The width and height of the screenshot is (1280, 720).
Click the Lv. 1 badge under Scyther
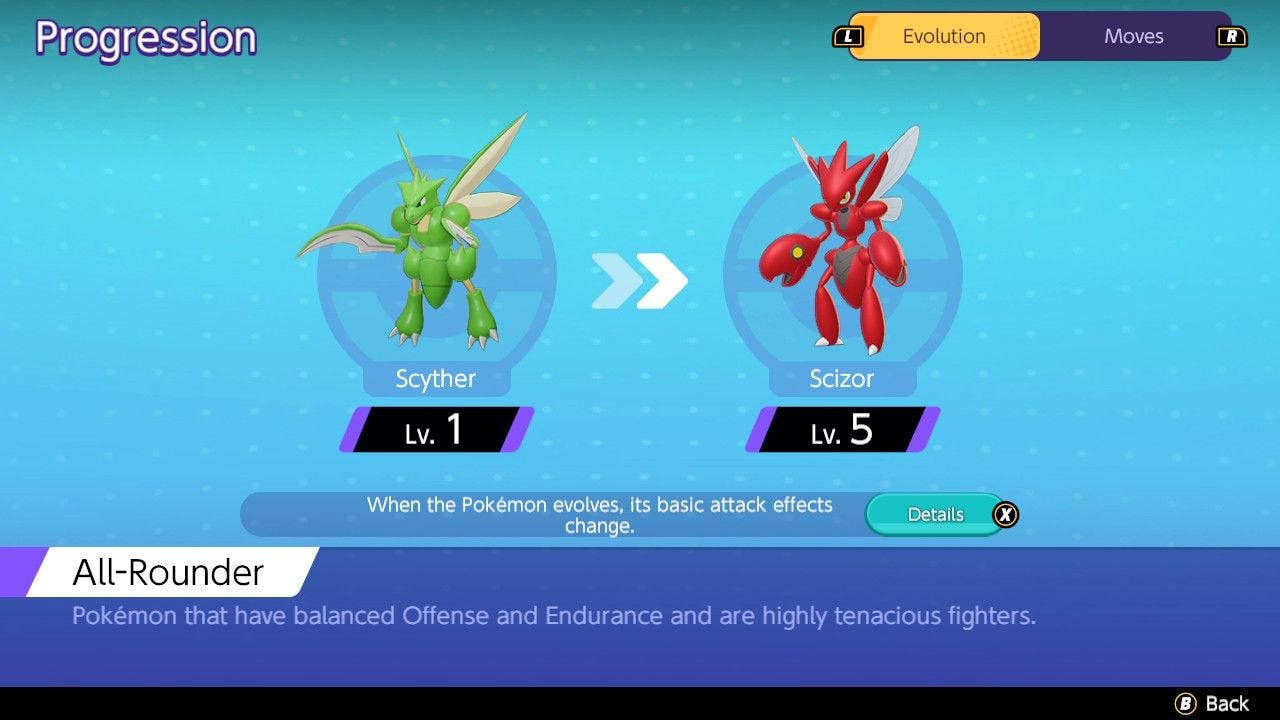(433, 430)
